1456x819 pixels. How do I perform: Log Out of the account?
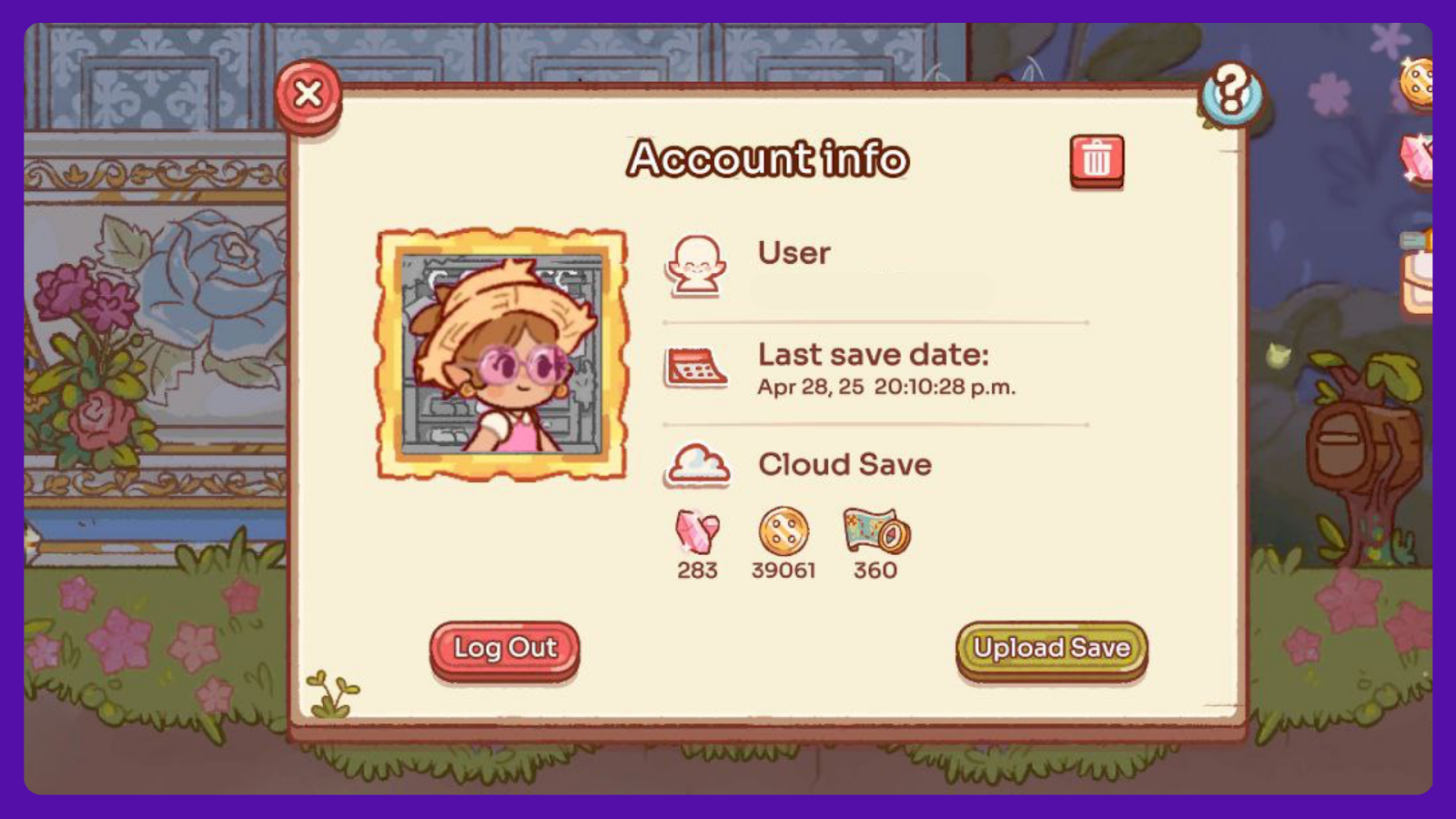[x=504, y=649]
